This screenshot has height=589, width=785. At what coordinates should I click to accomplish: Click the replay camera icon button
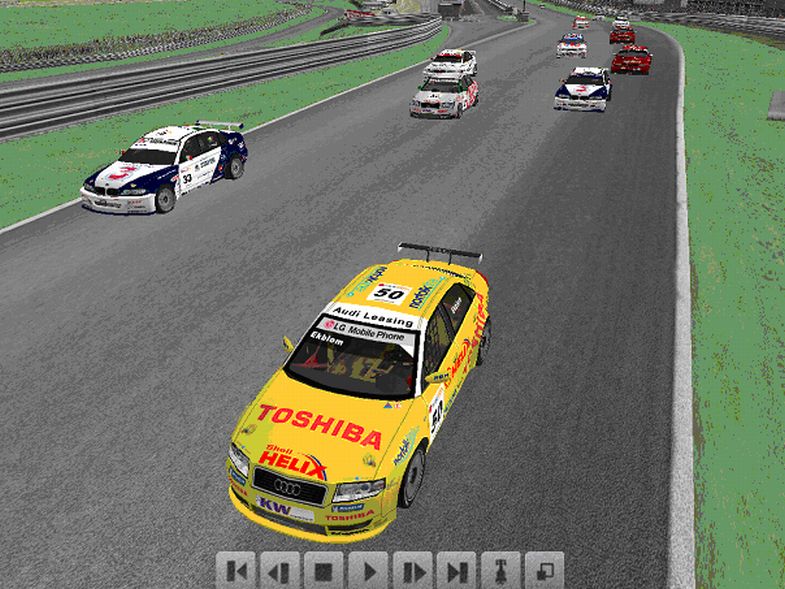pos(501,571)
